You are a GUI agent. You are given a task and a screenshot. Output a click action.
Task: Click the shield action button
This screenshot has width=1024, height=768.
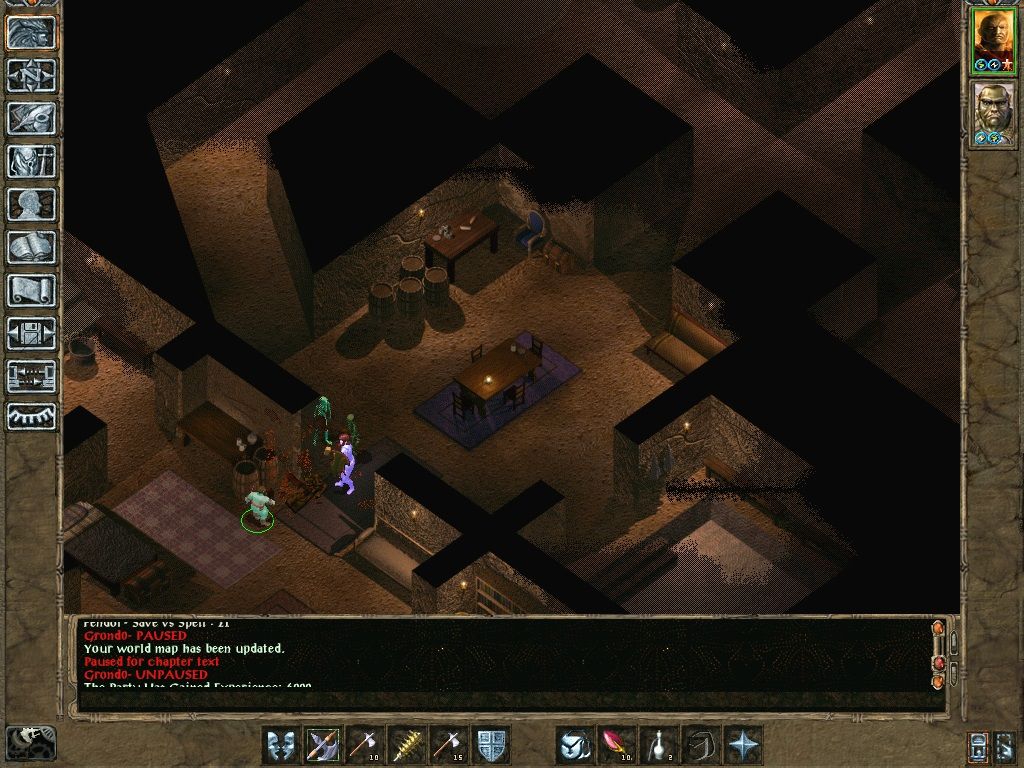491,745
